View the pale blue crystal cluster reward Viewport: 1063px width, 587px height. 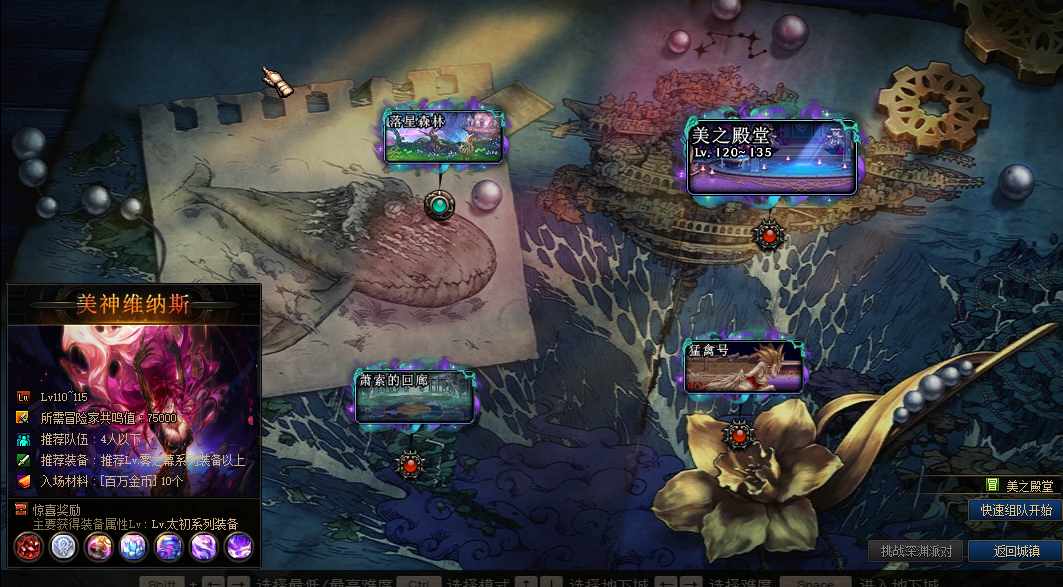click(x=133, y=546)
